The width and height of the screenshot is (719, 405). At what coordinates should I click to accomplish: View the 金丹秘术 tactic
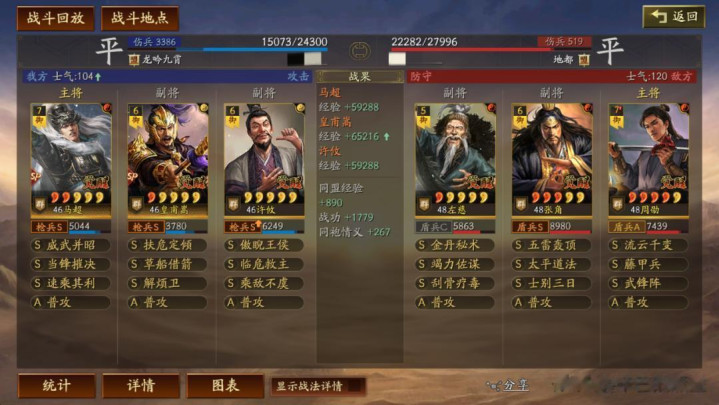pos(455,245)
